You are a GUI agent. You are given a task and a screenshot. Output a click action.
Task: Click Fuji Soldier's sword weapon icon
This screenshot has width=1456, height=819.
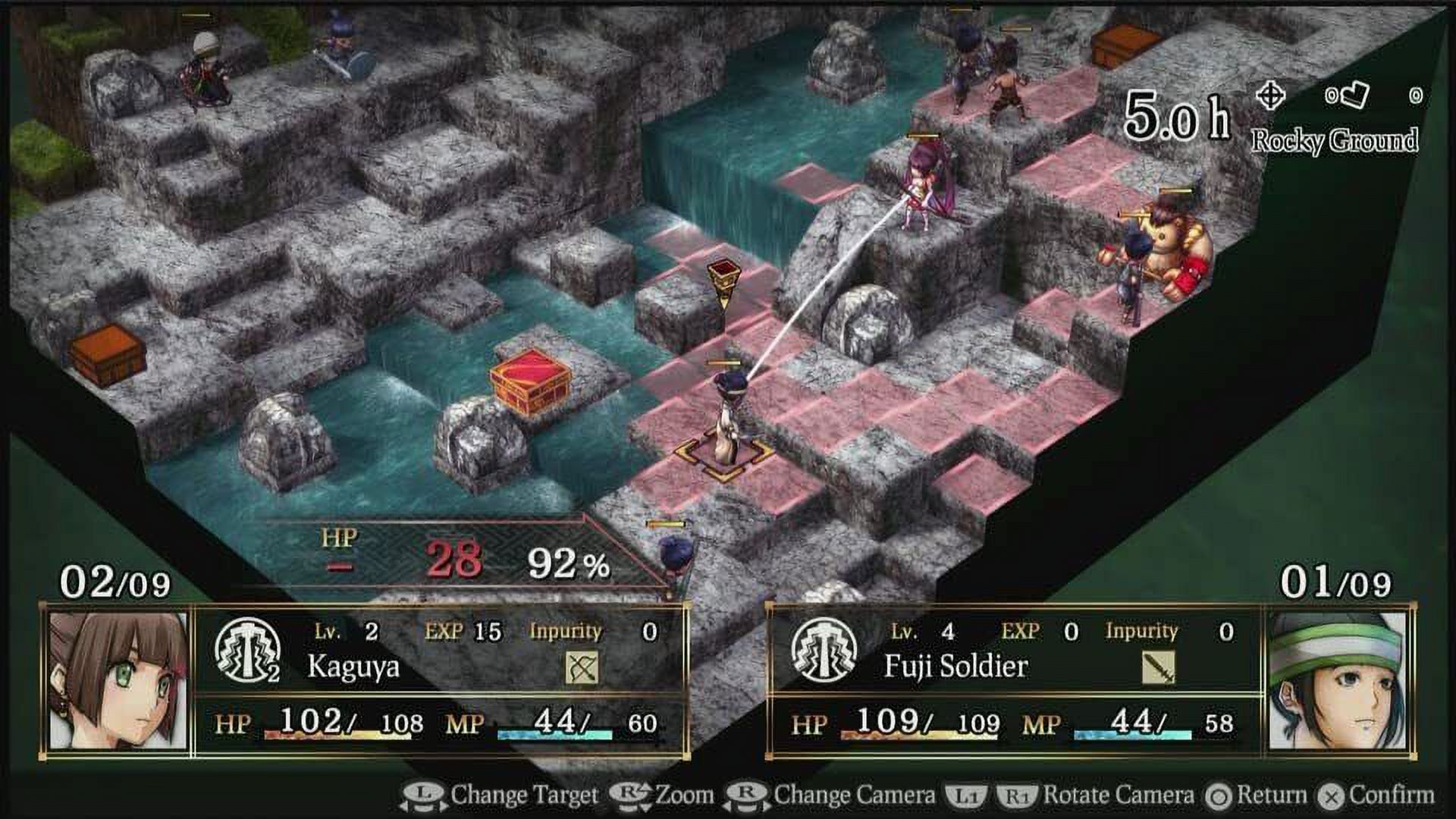coord(1158,667)
